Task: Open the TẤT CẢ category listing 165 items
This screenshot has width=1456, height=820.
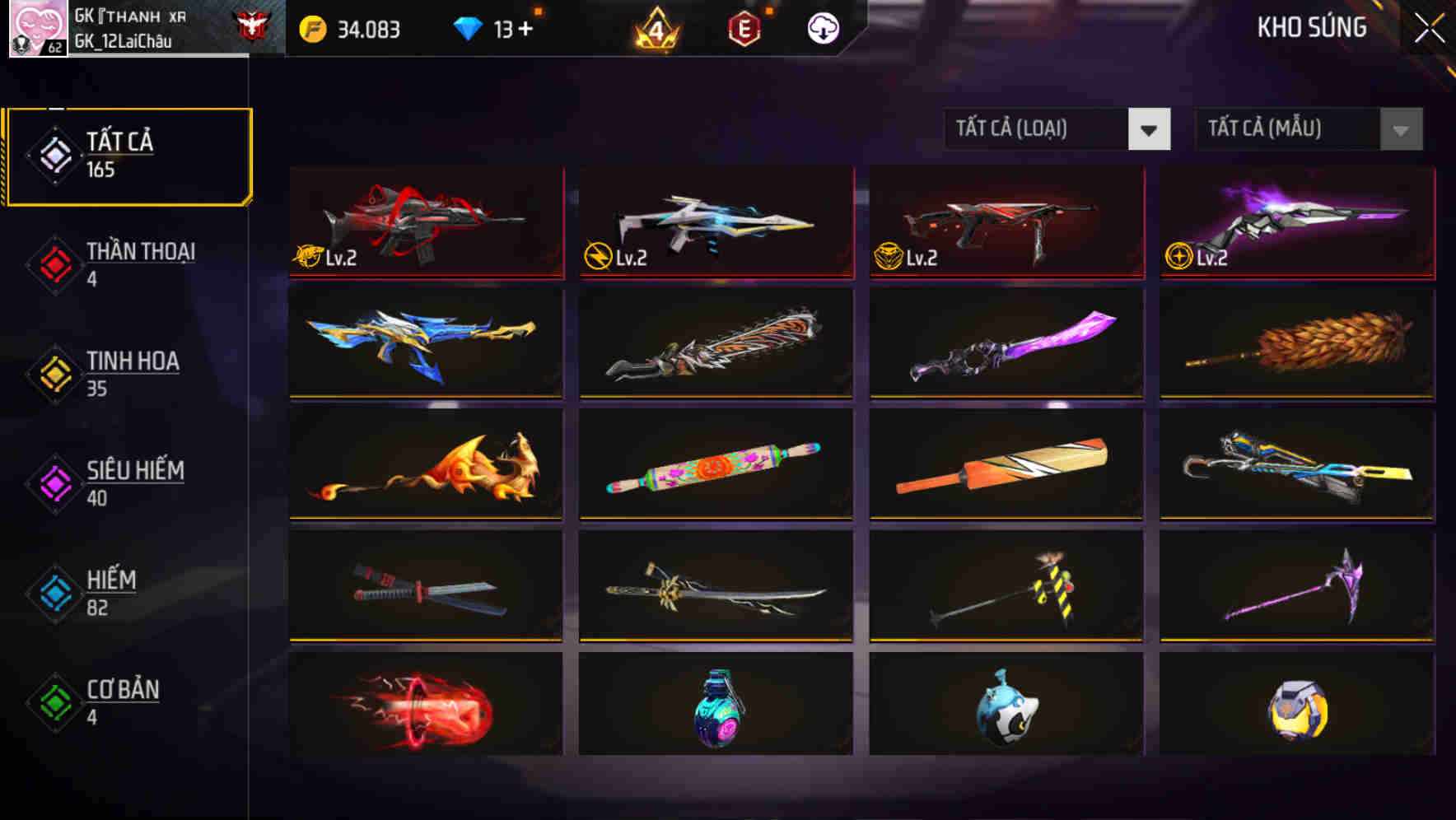Action: click(128, 153)
